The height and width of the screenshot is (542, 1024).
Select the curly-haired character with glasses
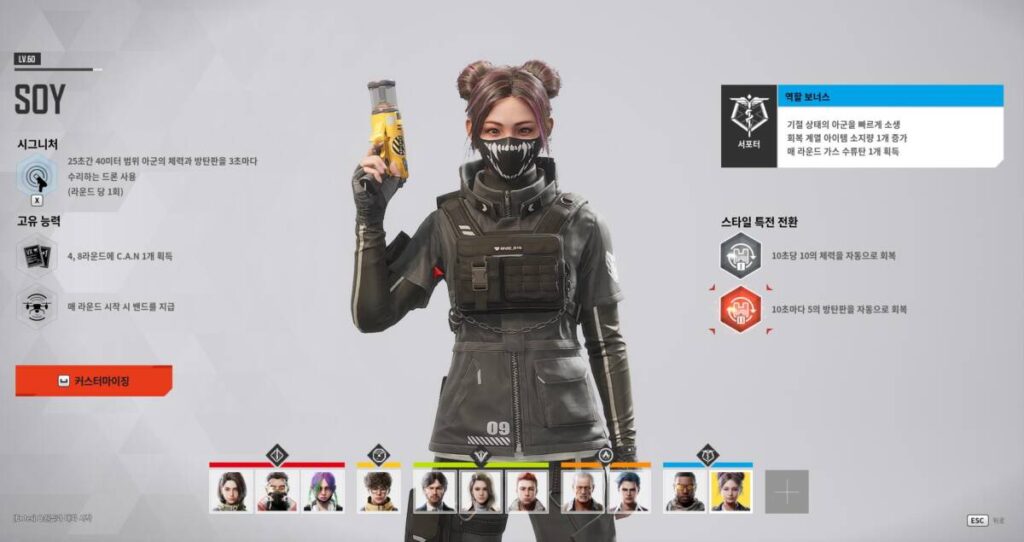tap(378, 491)
